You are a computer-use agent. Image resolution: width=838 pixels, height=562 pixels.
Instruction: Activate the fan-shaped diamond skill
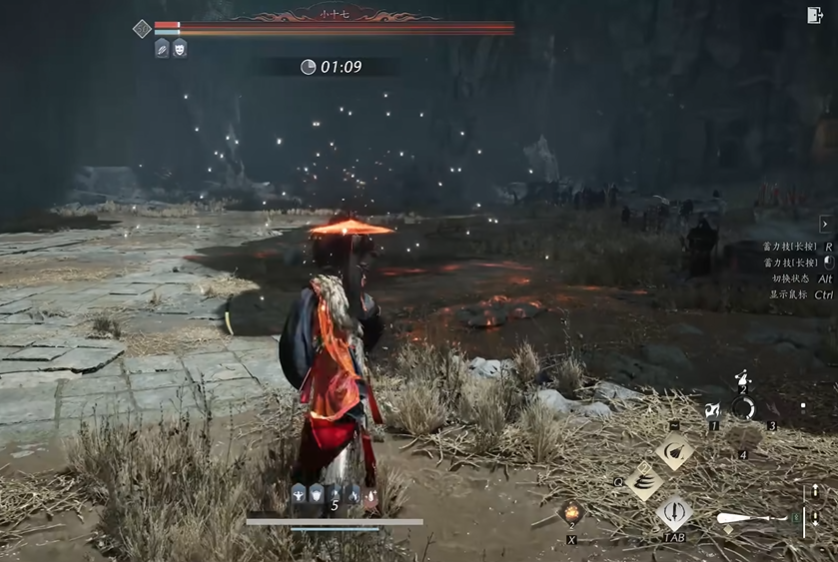[675, 451]
